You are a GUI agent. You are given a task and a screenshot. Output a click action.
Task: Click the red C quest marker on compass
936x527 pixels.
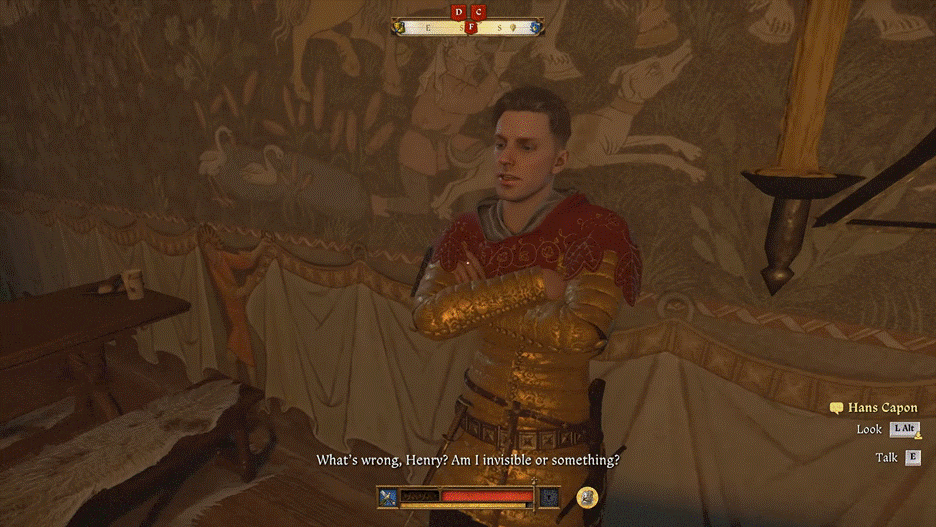coord(479,12)
